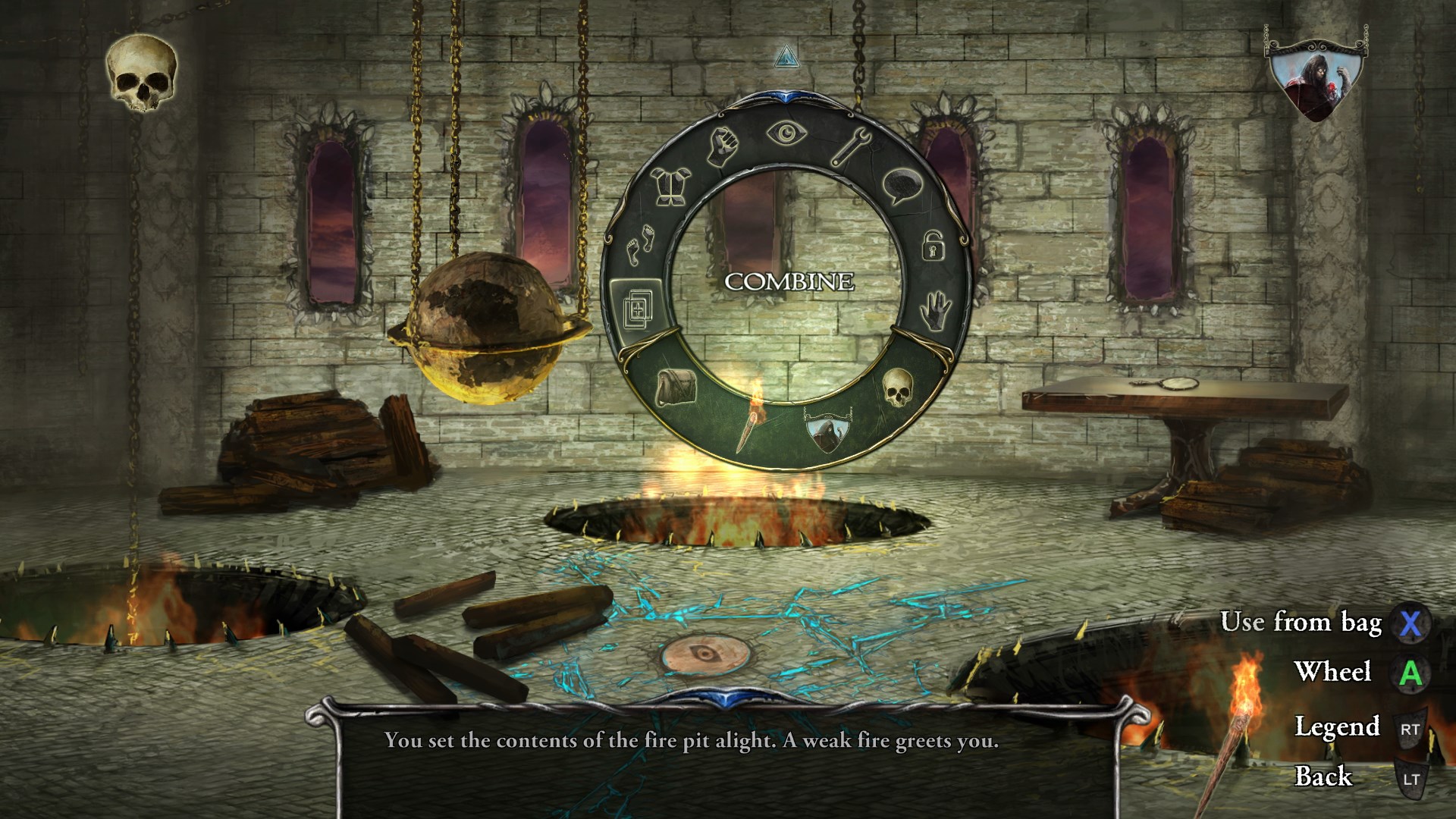1456x819 pixels.
Task: Click the large skull in the corner
Action: (142, 73)
